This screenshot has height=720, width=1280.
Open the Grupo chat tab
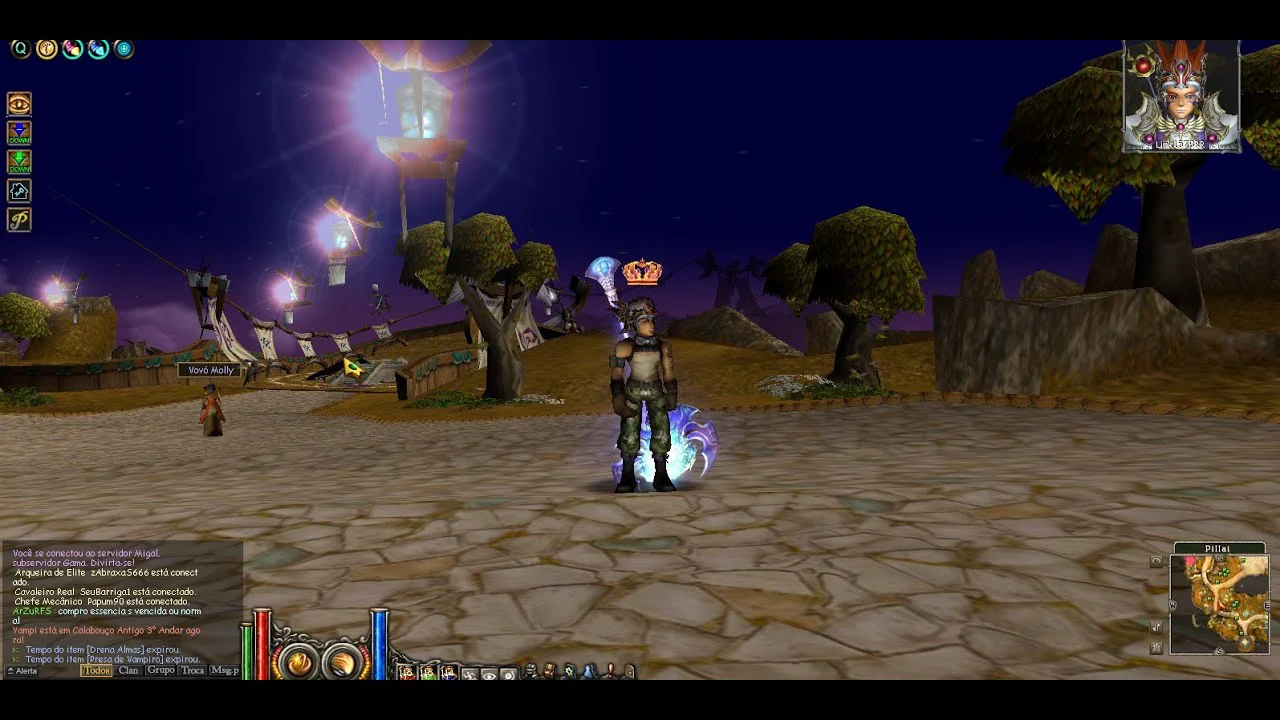[160, 671]
